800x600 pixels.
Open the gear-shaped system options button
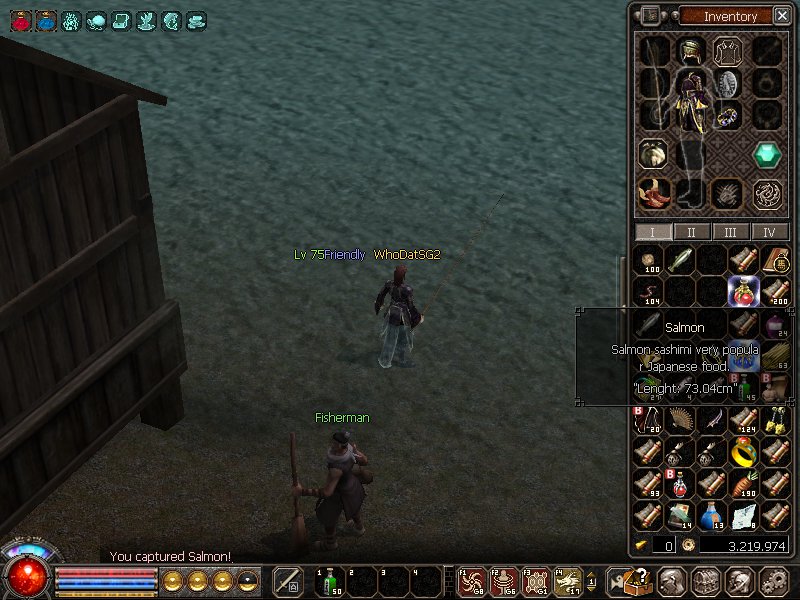(x=775, y=581)
